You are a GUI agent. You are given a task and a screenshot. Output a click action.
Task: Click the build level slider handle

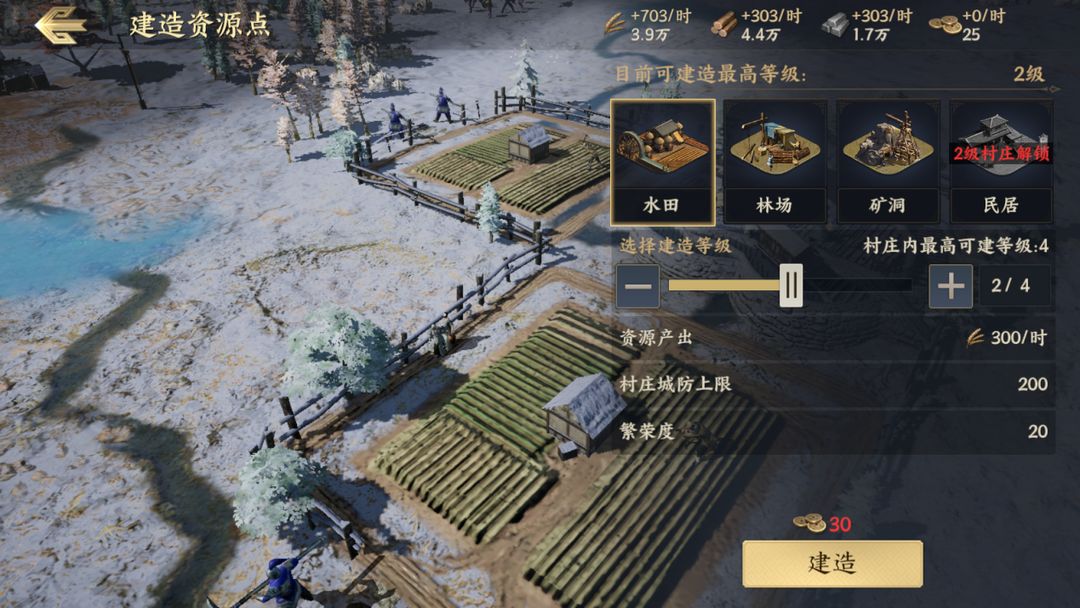pos(791,287)
